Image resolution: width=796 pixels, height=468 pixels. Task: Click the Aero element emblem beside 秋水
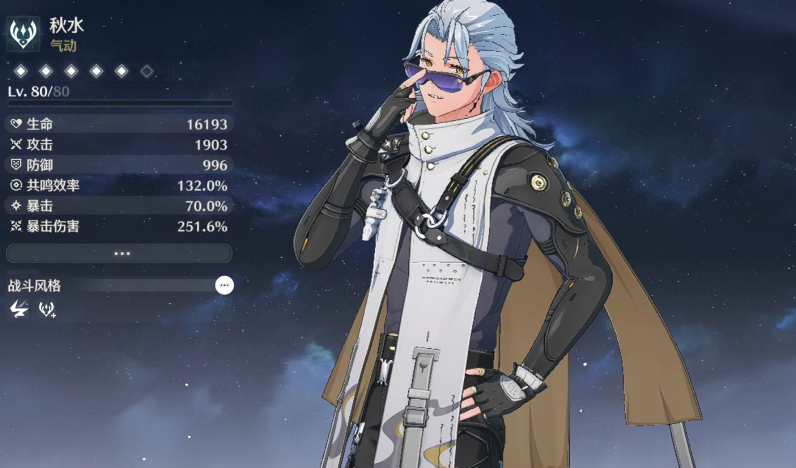[23, 34]
